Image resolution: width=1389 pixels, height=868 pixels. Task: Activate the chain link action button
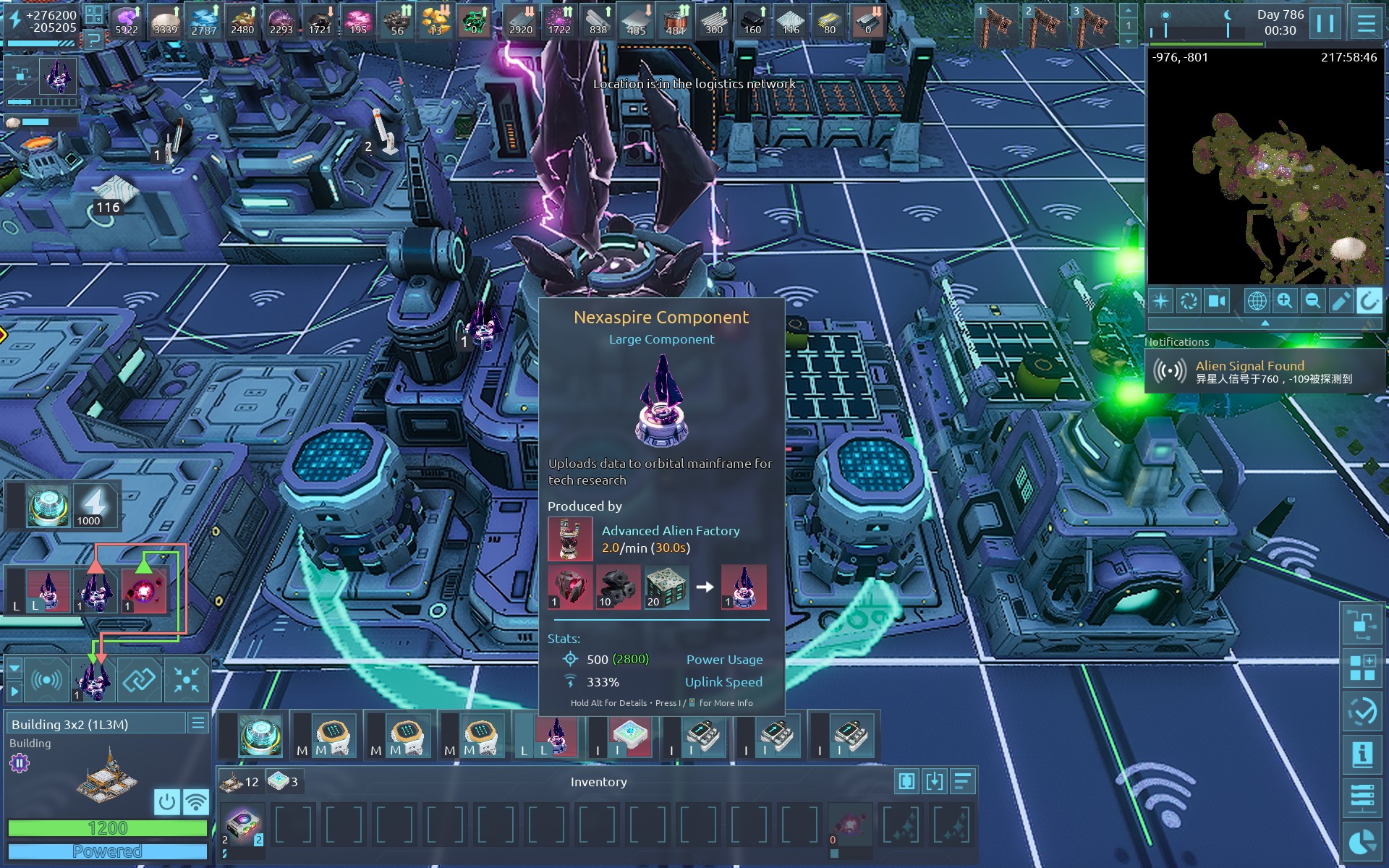(x=139, y=680)
